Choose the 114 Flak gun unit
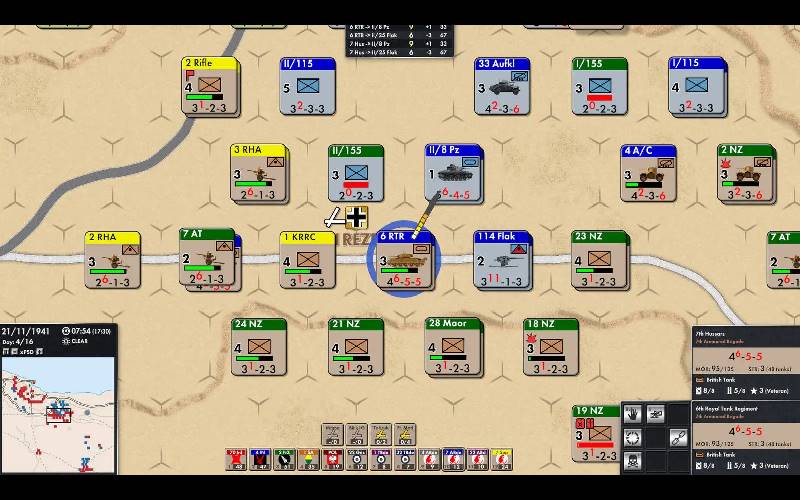 click(501, 260)
